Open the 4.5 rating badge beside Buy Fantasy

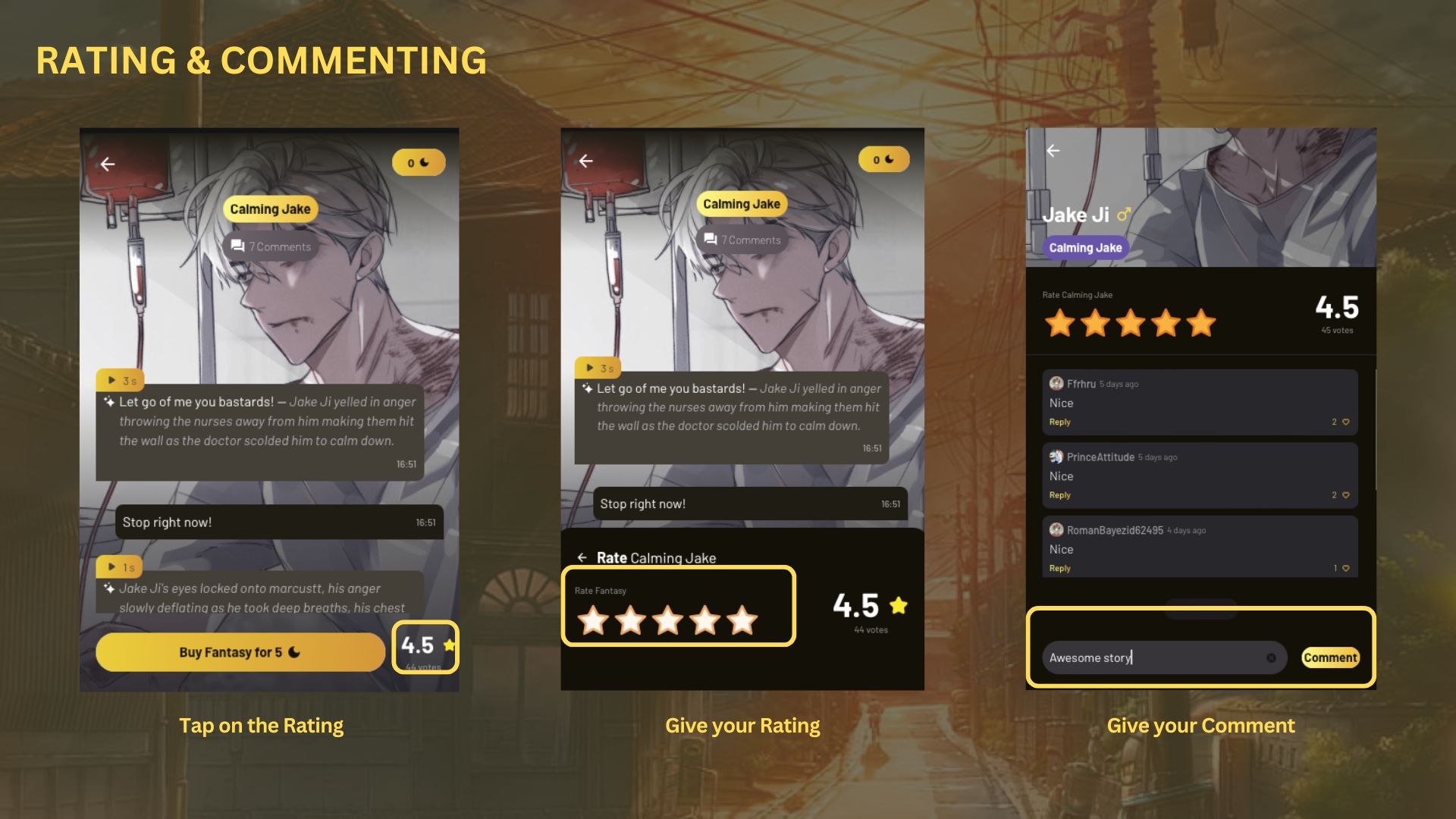click(x=425, y=647)
